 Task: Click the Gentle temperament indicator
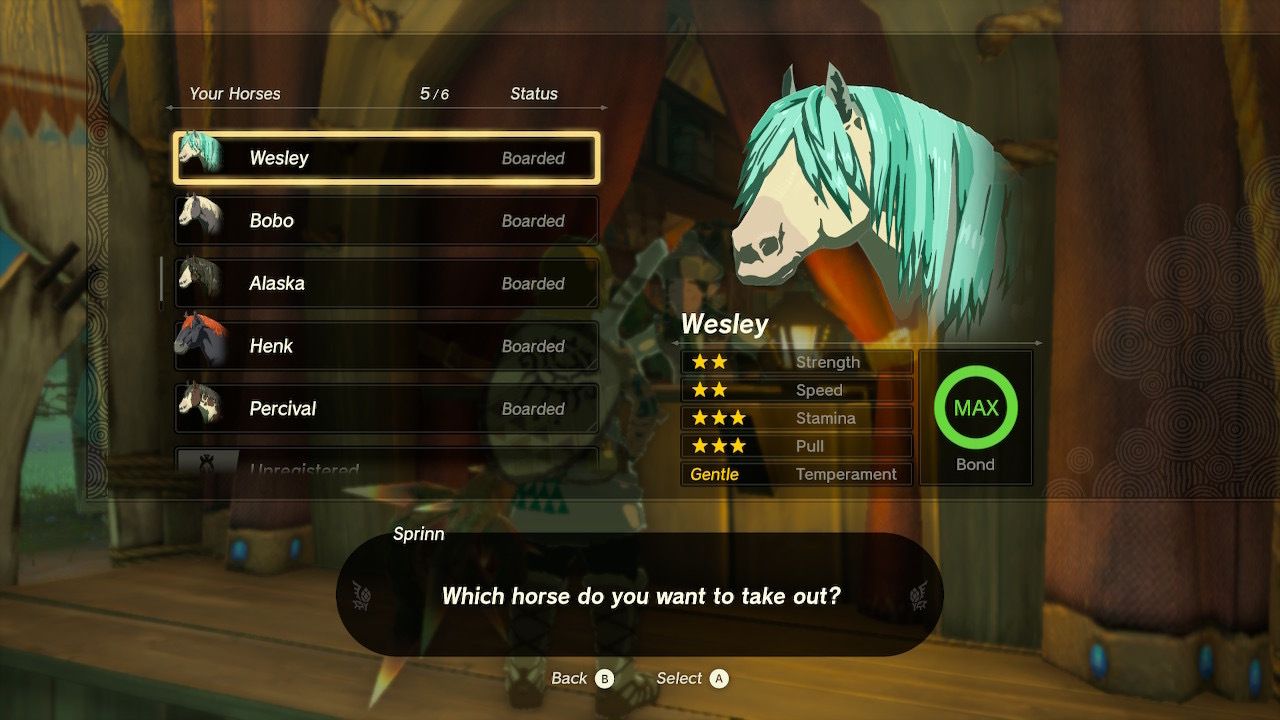pos(716,474)
